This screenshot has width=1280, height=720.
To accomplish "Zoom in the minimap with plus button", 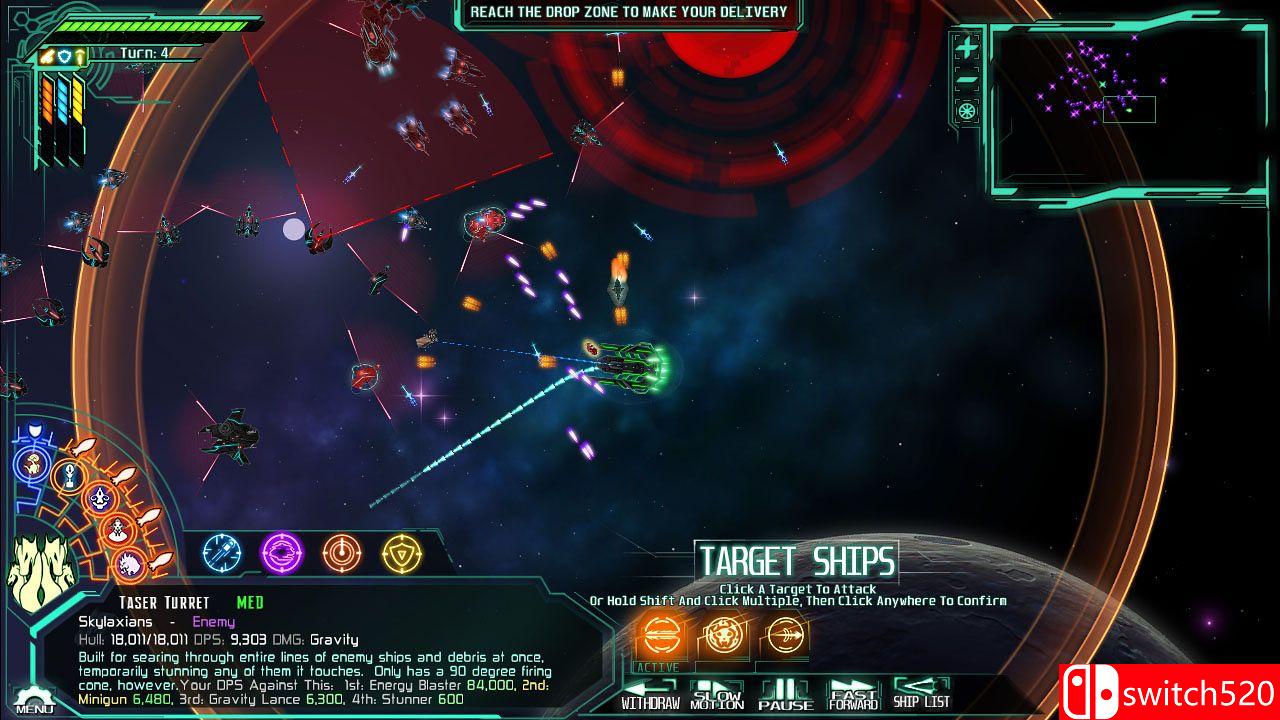I will 966,47.
